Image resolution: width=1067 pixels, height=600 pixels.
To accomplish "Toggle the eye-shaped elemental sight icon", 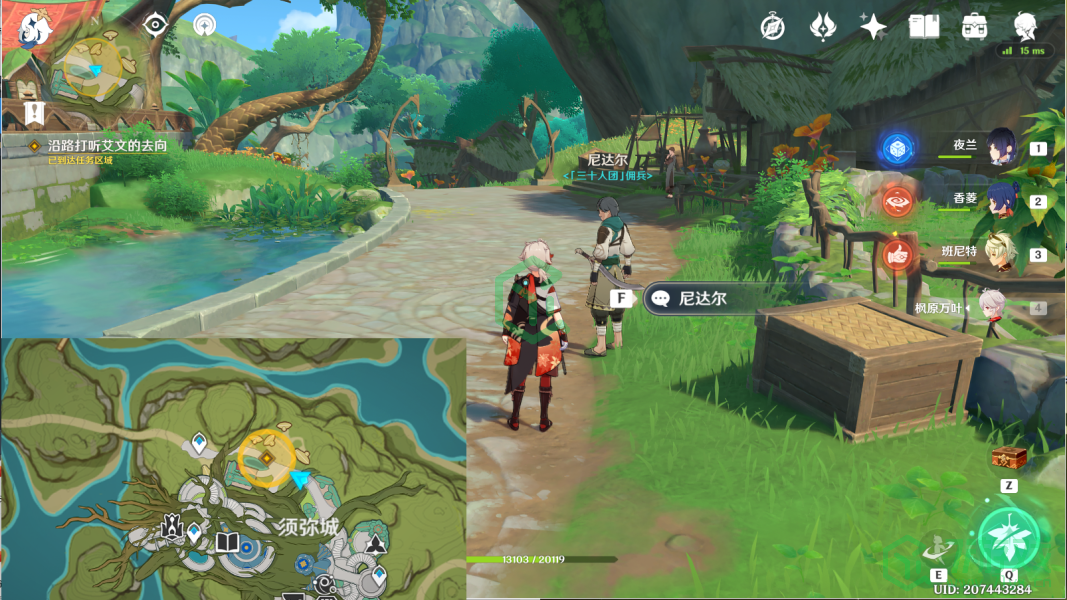I will tap(155, 26).
